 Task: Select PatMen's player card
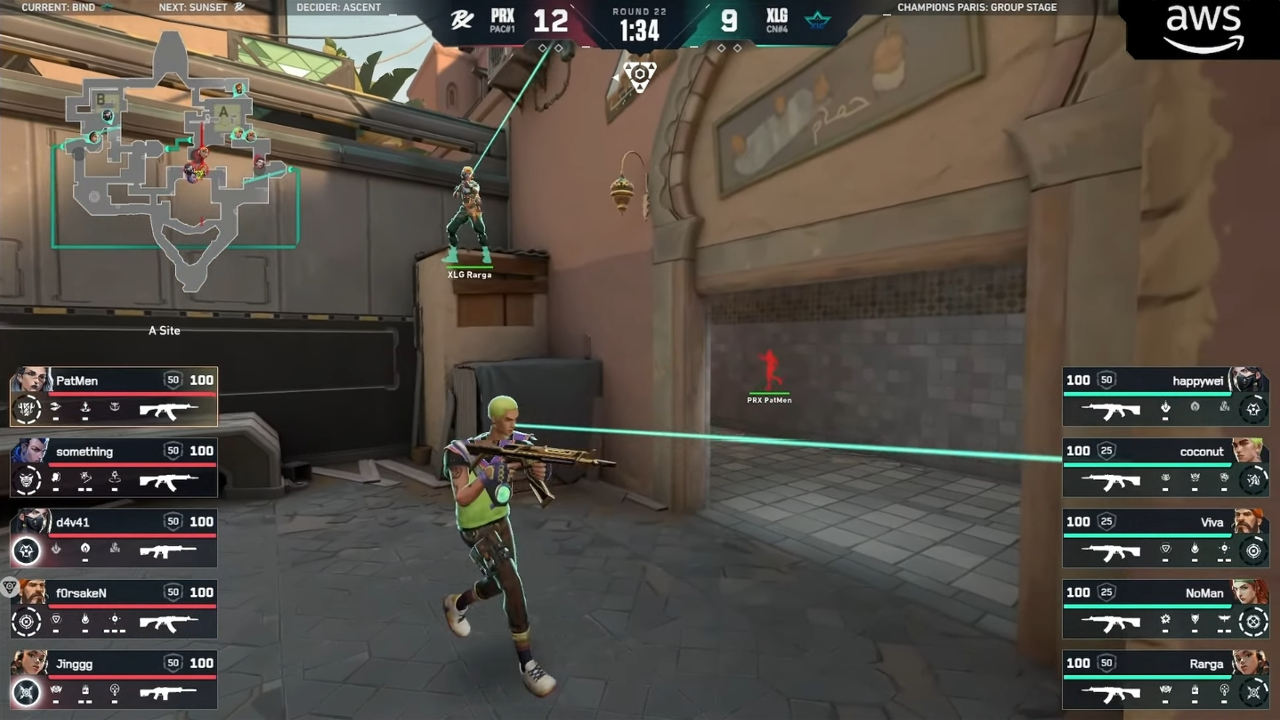point(114,397)
